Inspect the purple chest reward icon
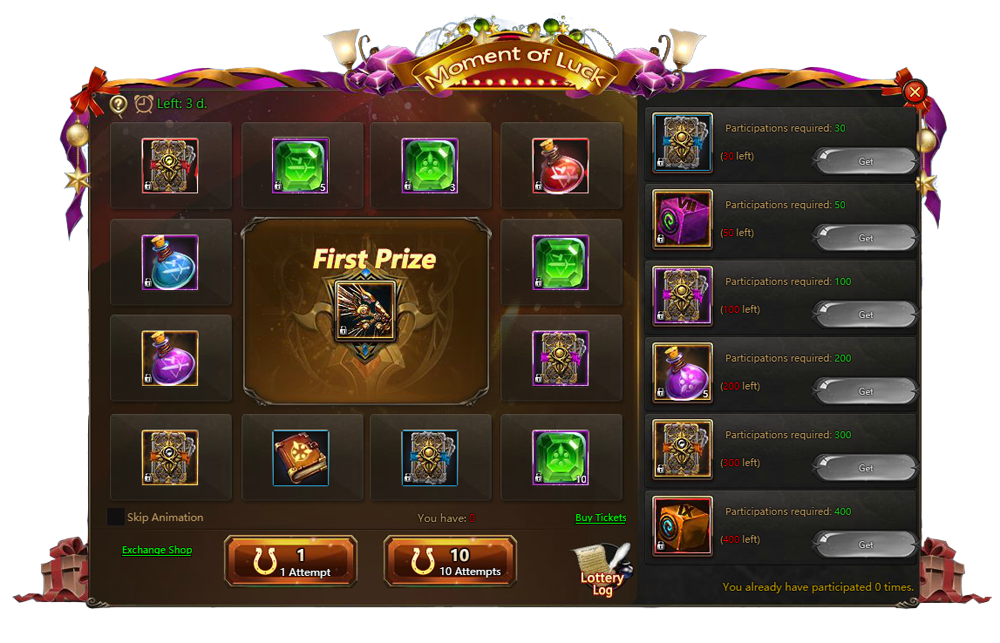The width and height of the screenshot is (1000, 643). point(682,219)
